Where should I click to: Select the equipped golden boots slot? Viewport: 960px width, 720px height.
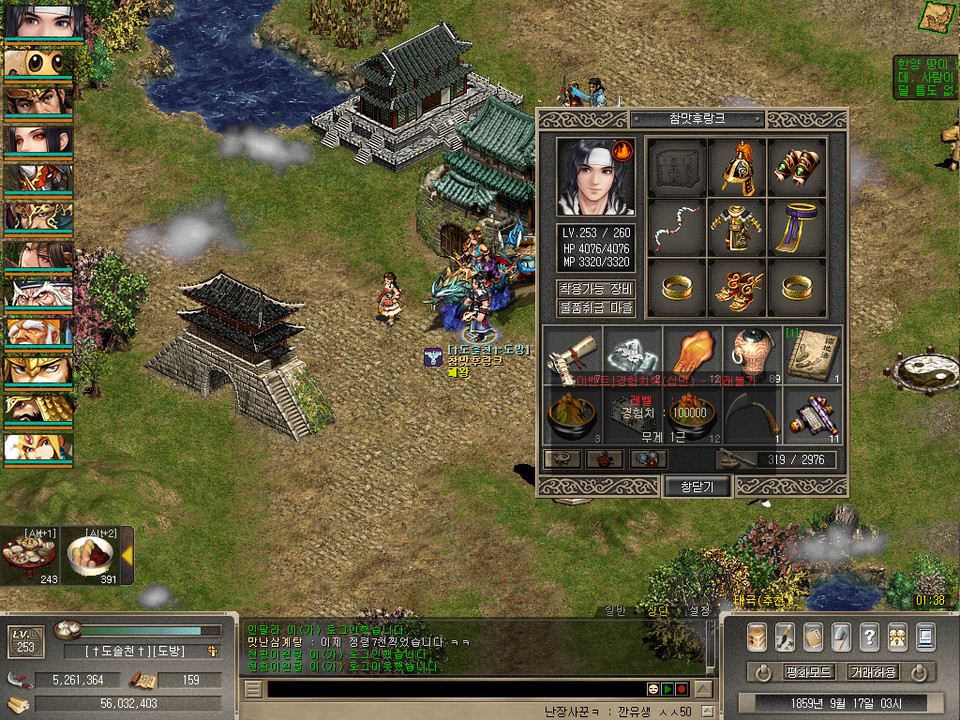click(x=736, y=288)
